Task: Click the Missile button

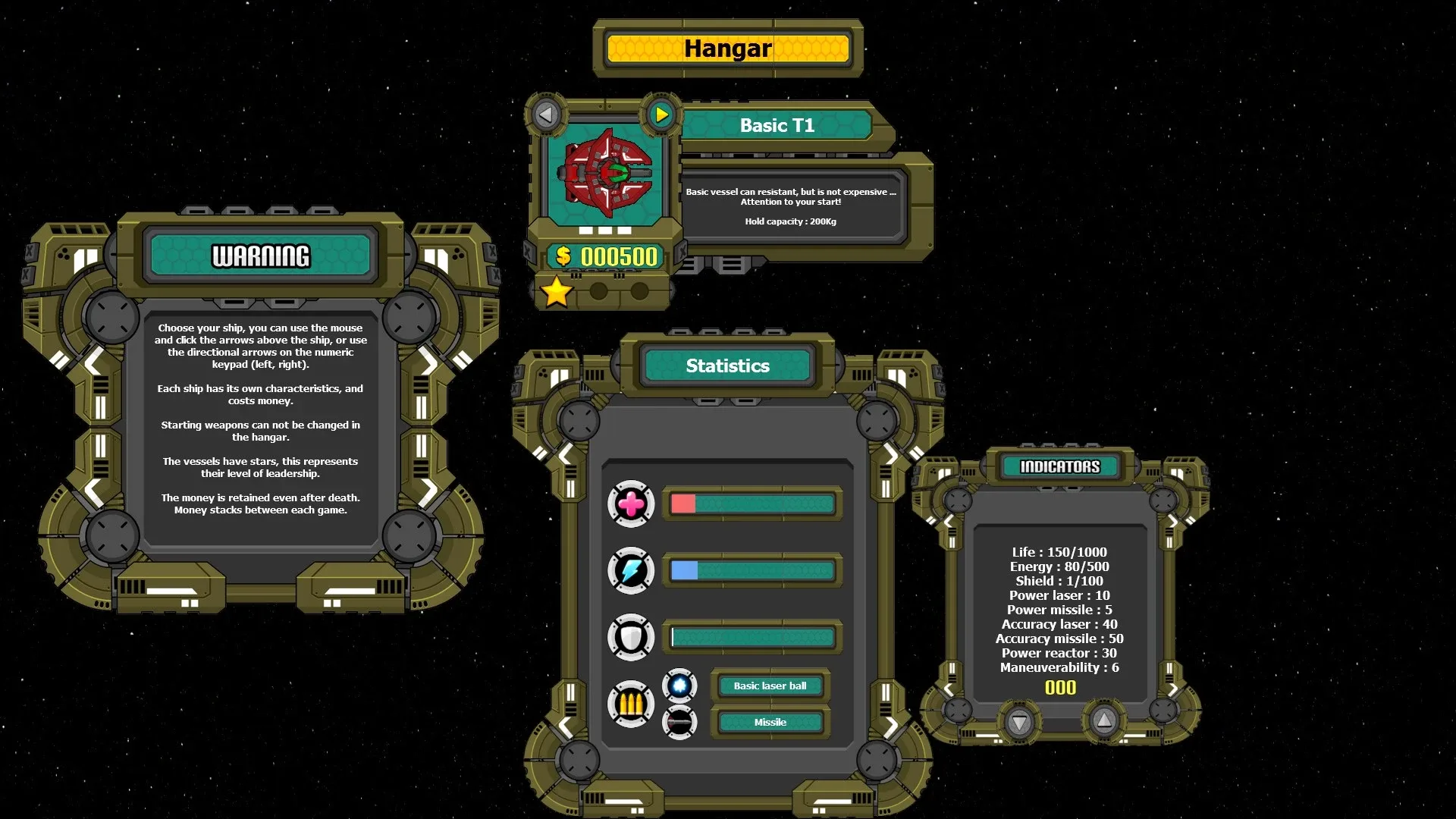Action: [770, 722]
